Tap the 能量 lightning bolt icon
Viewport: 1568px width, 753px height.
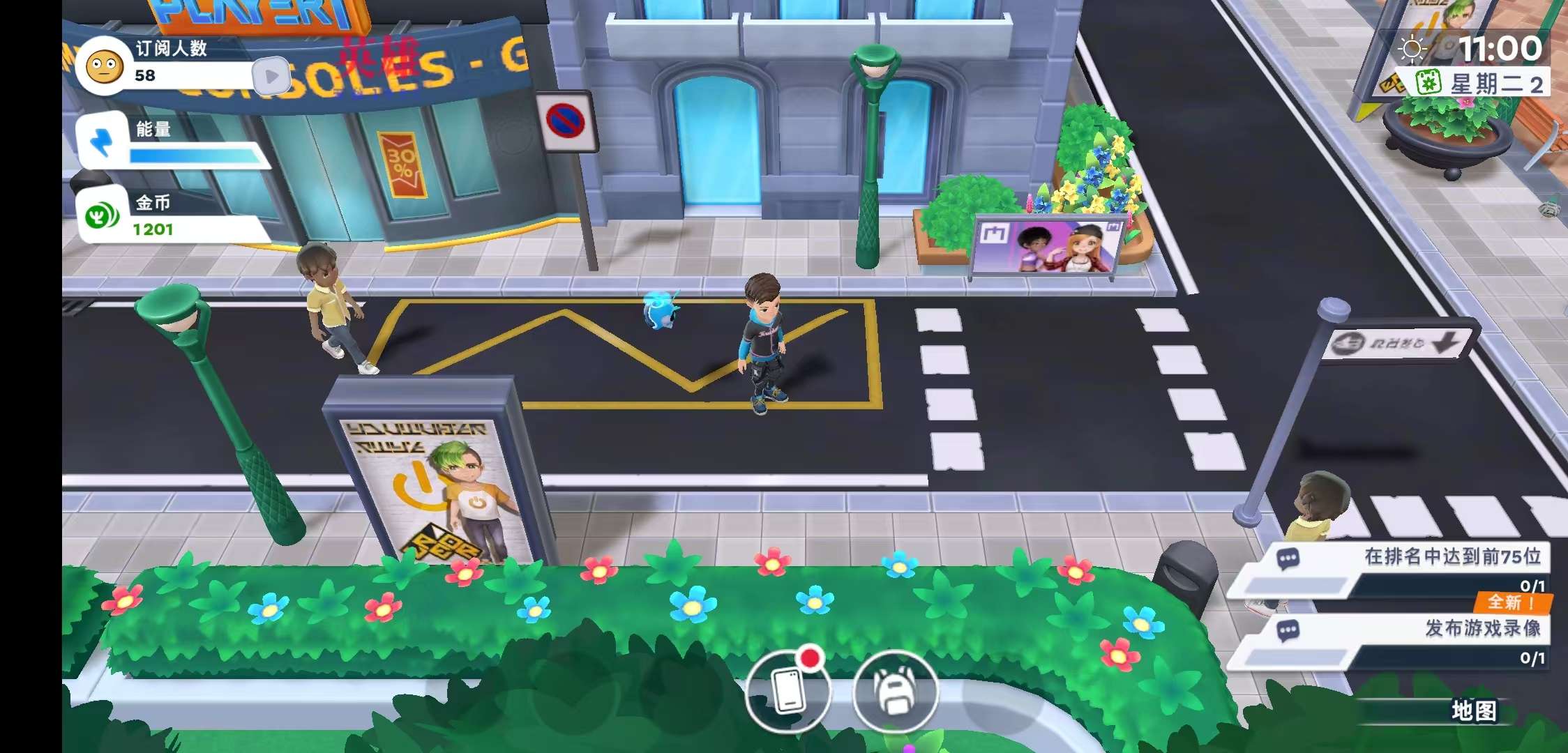pyautogui.click(x=103, y=141)
